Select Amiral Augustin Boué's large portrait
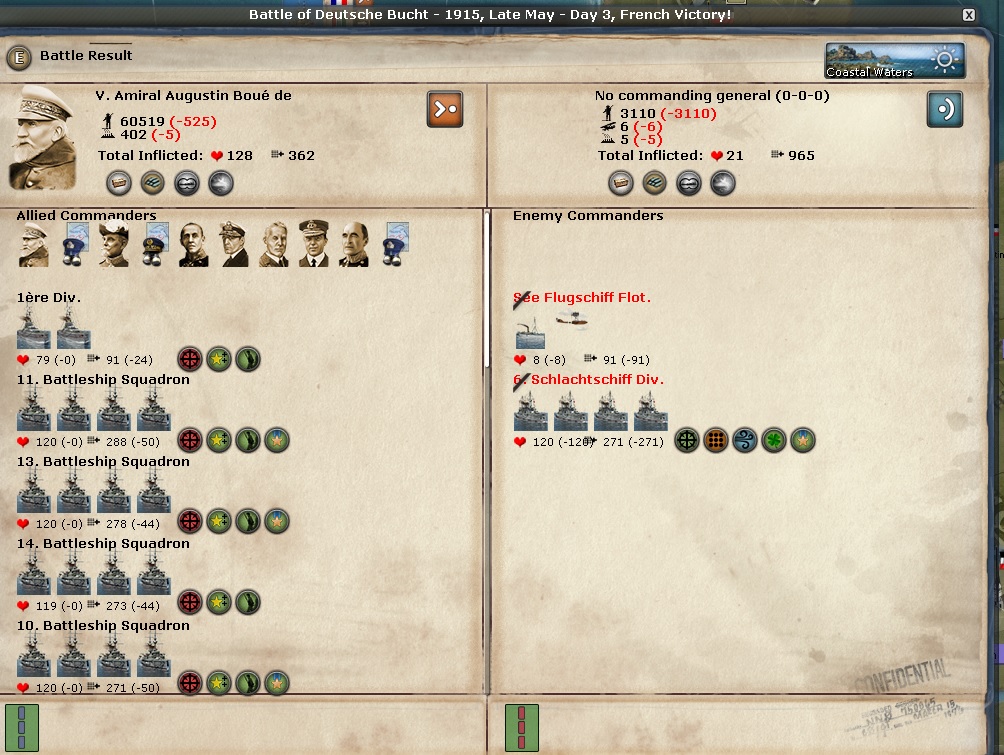Screen dimensions: 1004x755 click(44, 137)
